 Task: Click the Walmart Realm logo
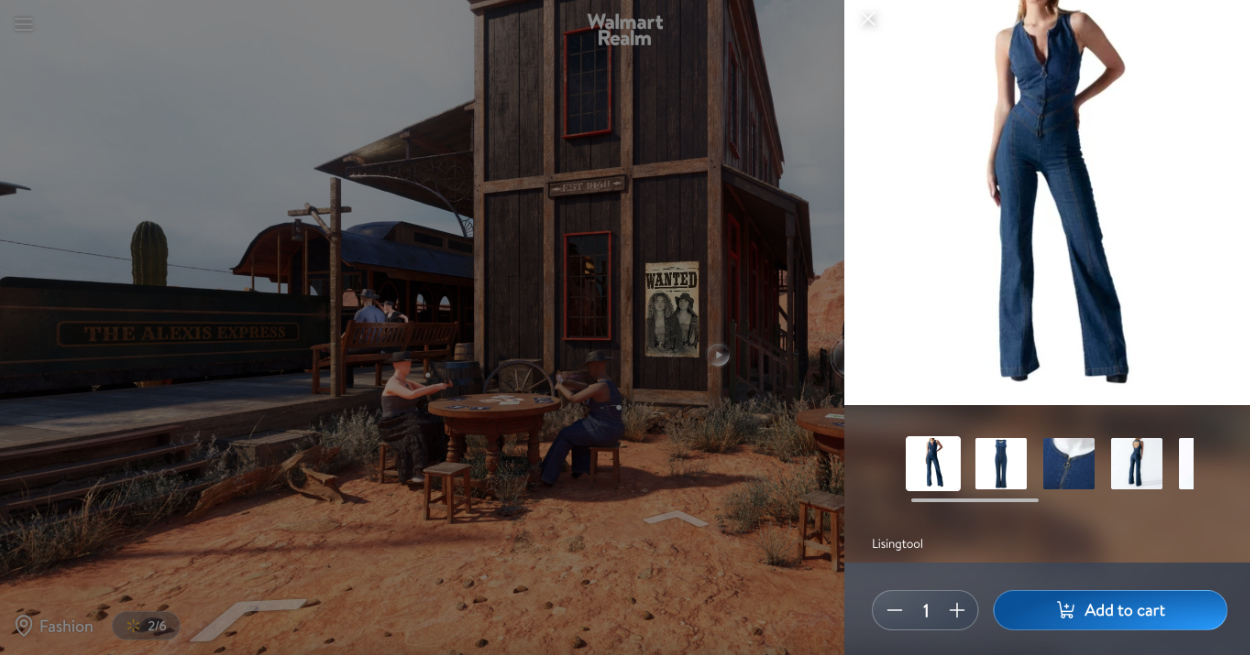point(625,29)
